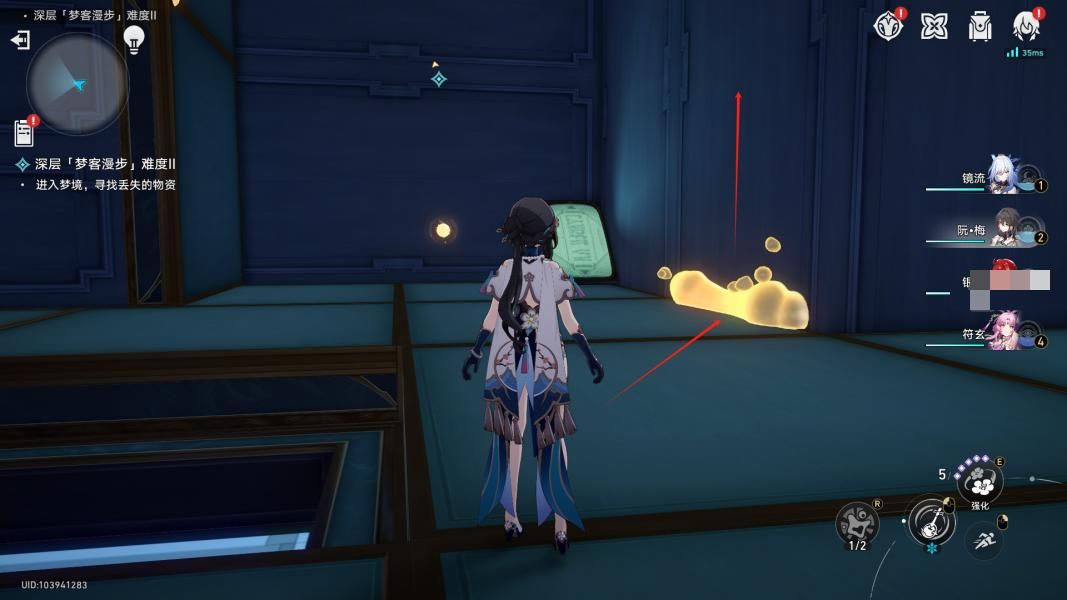Use the consumable item showing 1/2
Viewport: 1067px width, 600px height.
(858, 522)
